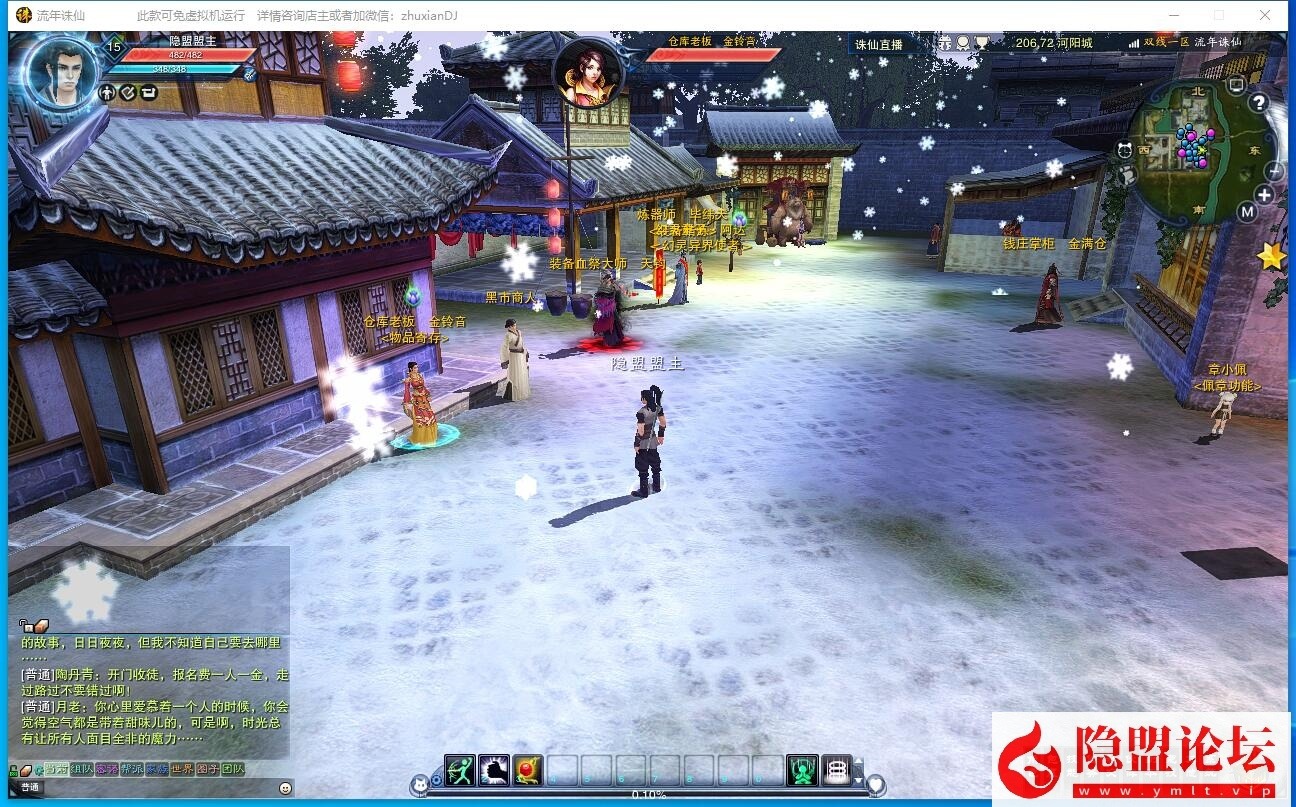This screenshot has height=807, width=1296.
Task: Click the ? help button near the minimap
Action: coord(1258,100)
